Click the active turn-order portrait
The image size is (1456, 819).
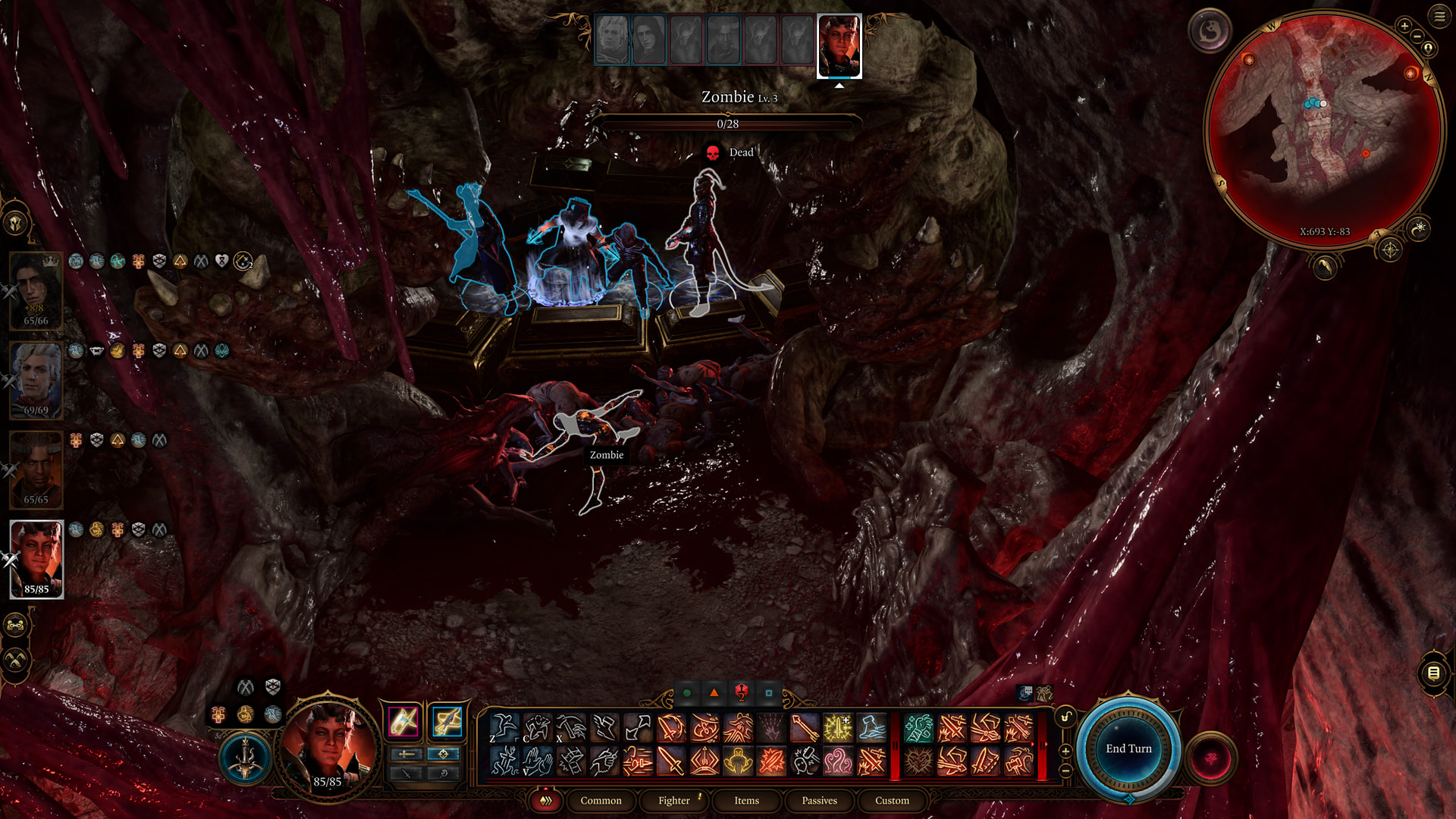[839, 45]
